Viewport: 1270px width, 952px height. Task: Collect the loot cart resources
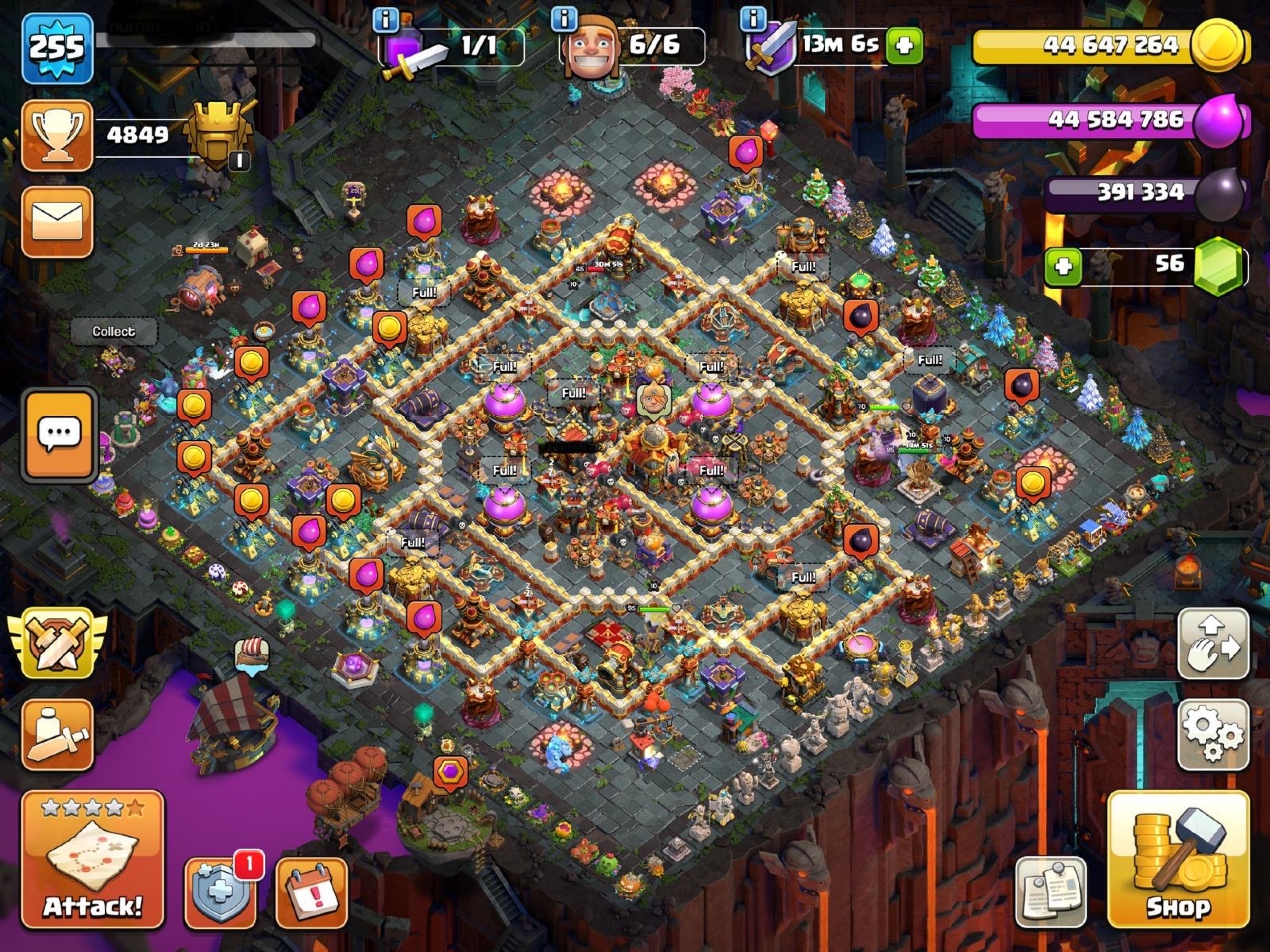(114, 332)
